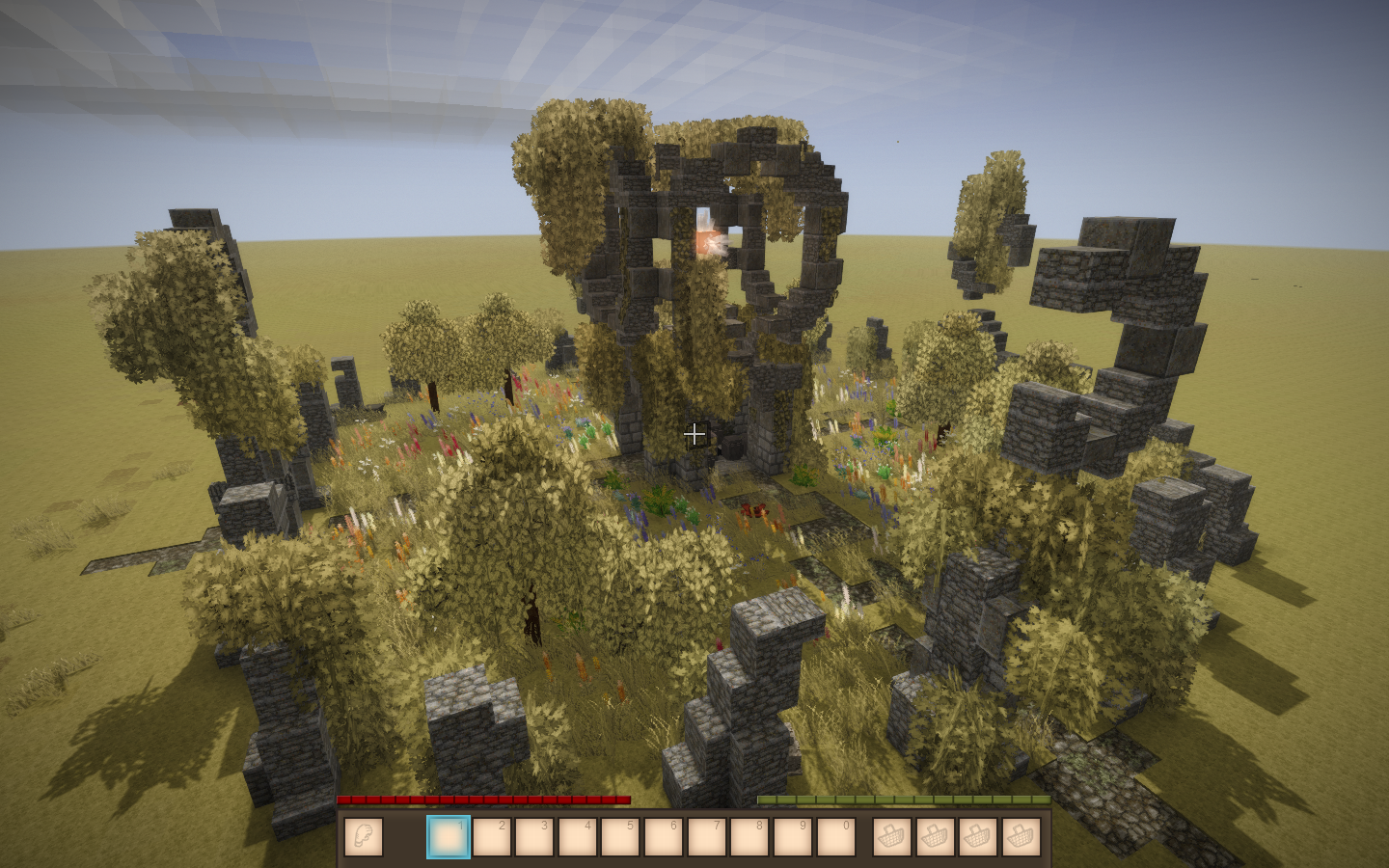1389x868 pixels.
Task: Click hotbar slot 5
Action: point(620,837)
